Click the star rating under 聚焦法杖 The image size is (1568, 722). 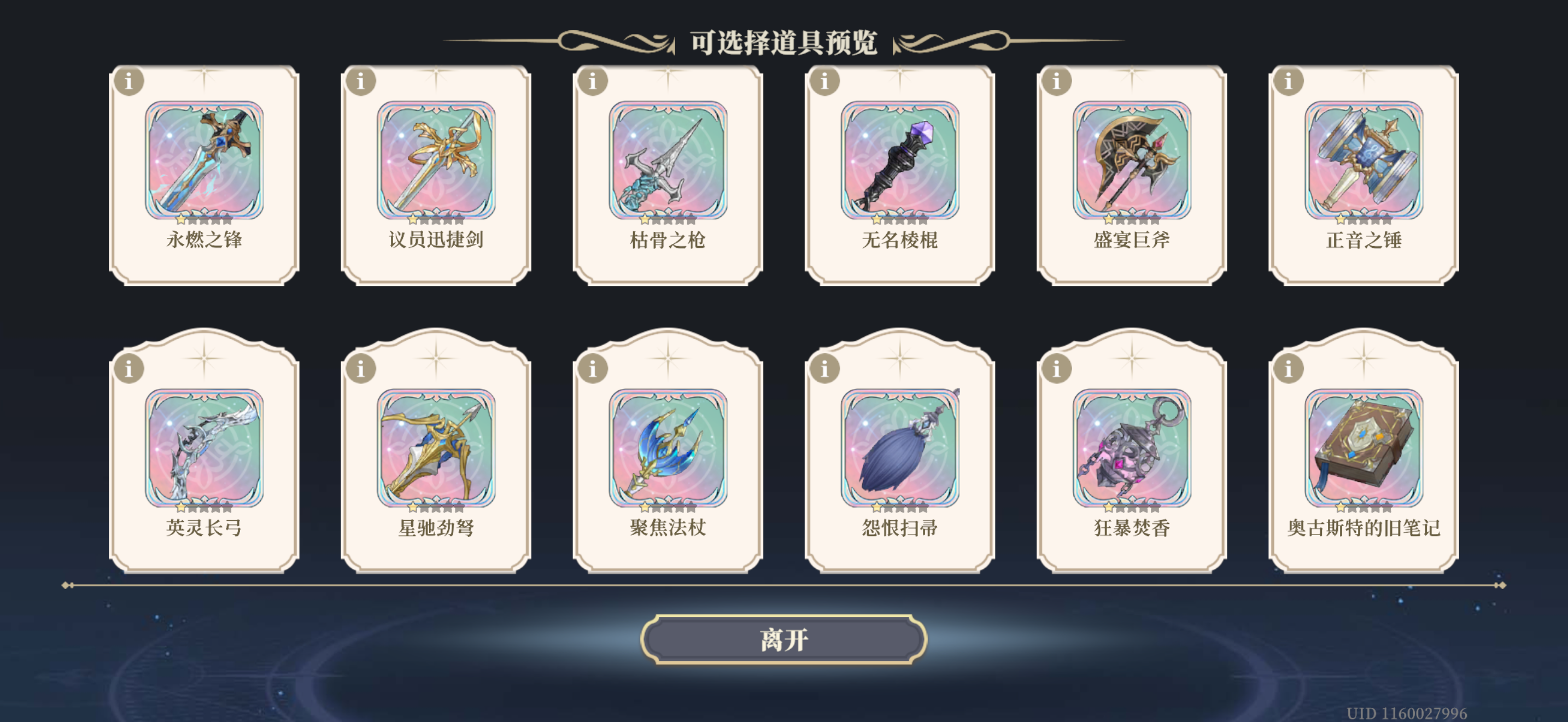(668, 506)
